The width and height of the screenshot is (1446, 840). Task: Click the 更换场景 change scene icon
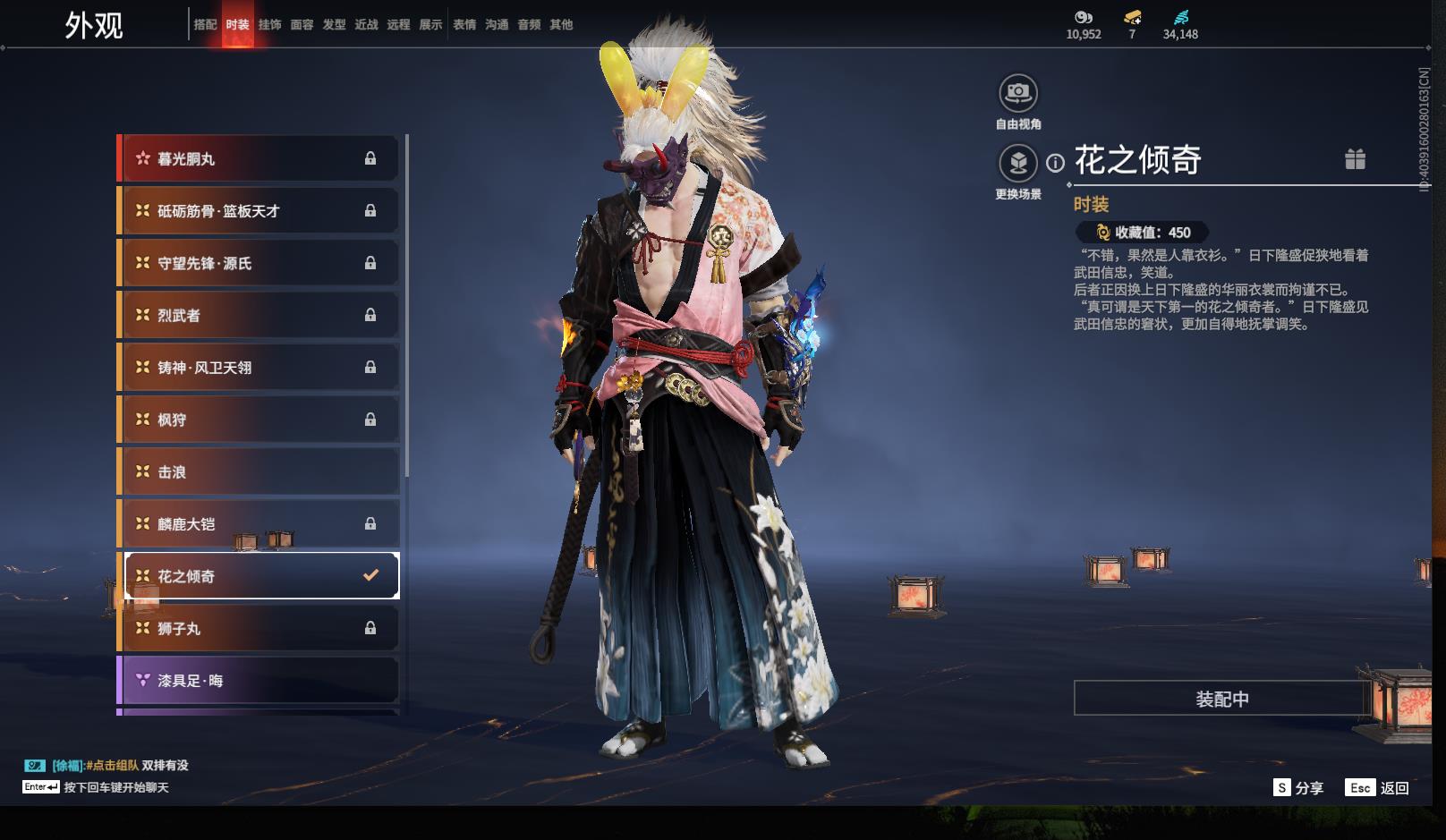[1018, 164]
